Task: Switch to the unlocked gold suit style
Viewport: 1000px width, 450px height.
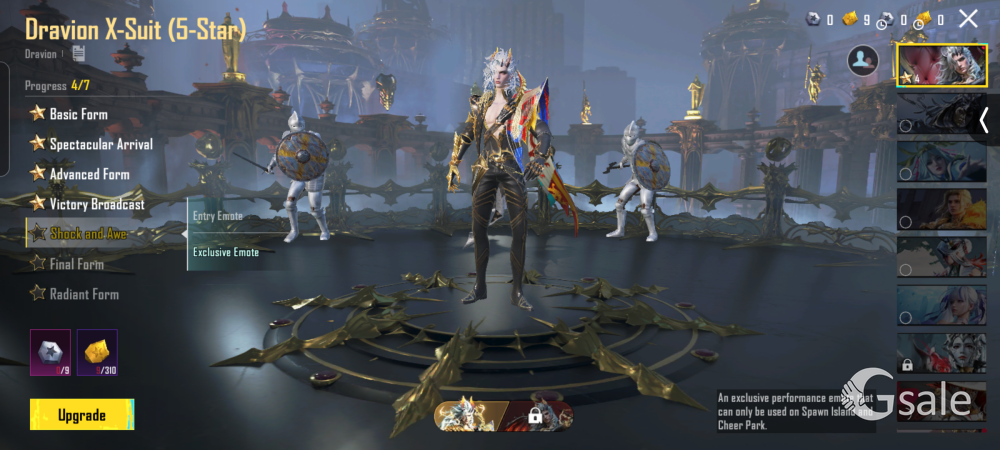Action: click(x=468, y=414)
